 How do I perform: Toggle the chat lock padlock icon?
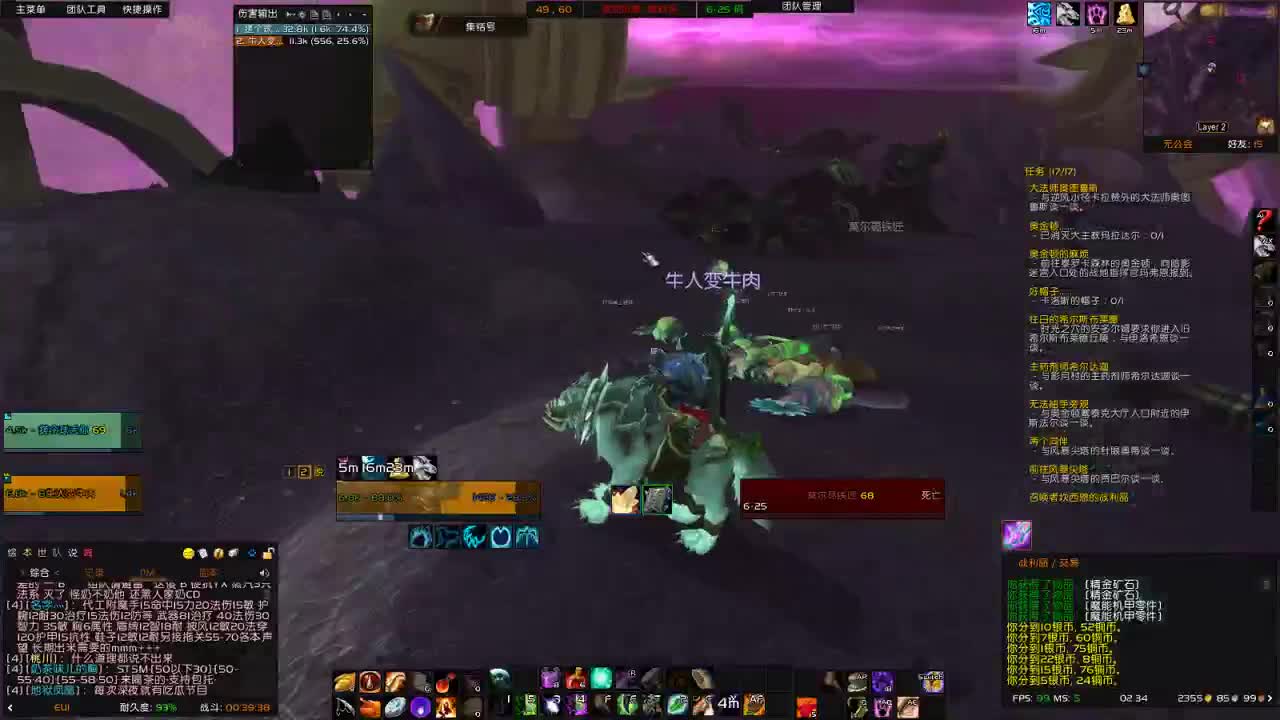268,553
